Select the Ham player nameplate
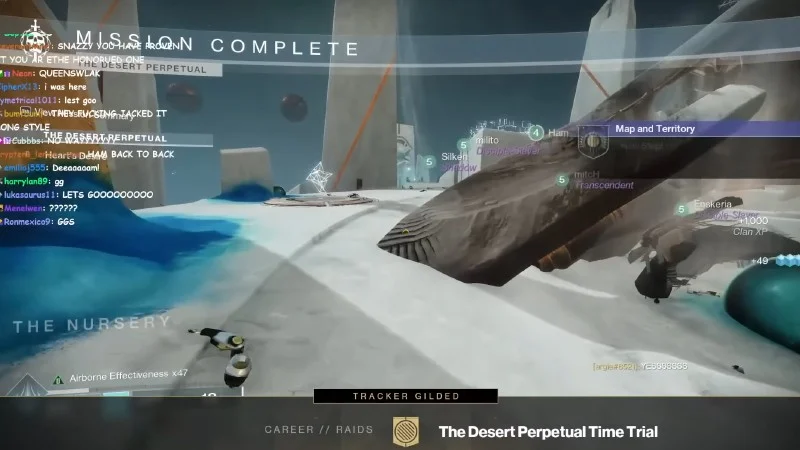 tap(558, 133)
